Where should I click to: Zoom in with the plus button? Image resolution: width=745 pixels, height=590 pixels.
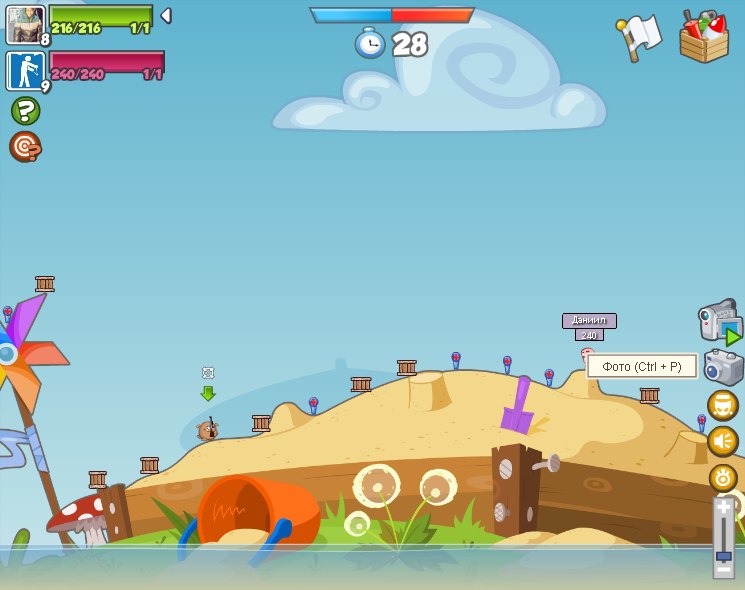point(723,508)
